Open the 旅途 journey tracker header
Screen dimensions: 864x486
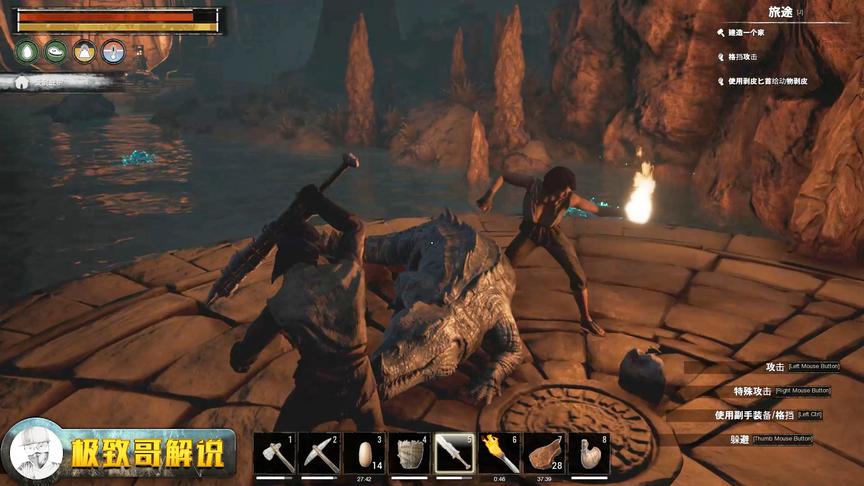(780, 11)
